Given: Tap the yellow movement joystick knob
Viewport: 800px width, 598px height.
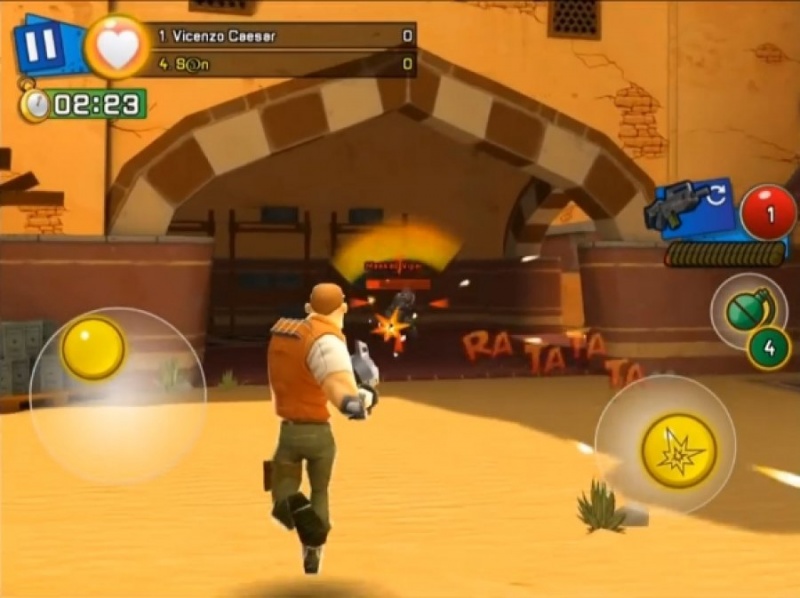Looking at the screenshot, I should [93, 348].
